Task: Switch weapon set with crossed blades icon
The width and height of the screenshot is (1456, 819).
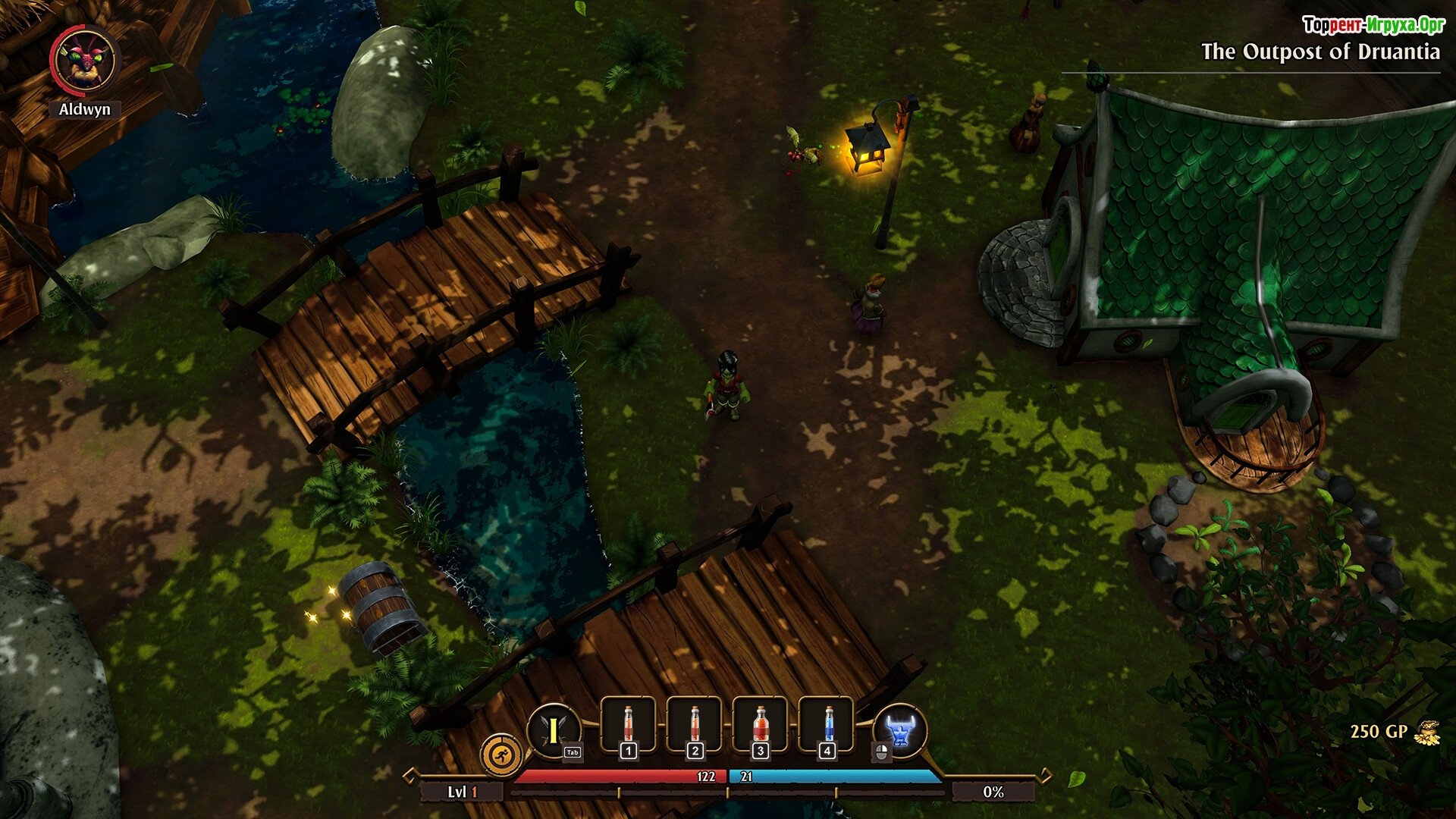Action: 554,731
